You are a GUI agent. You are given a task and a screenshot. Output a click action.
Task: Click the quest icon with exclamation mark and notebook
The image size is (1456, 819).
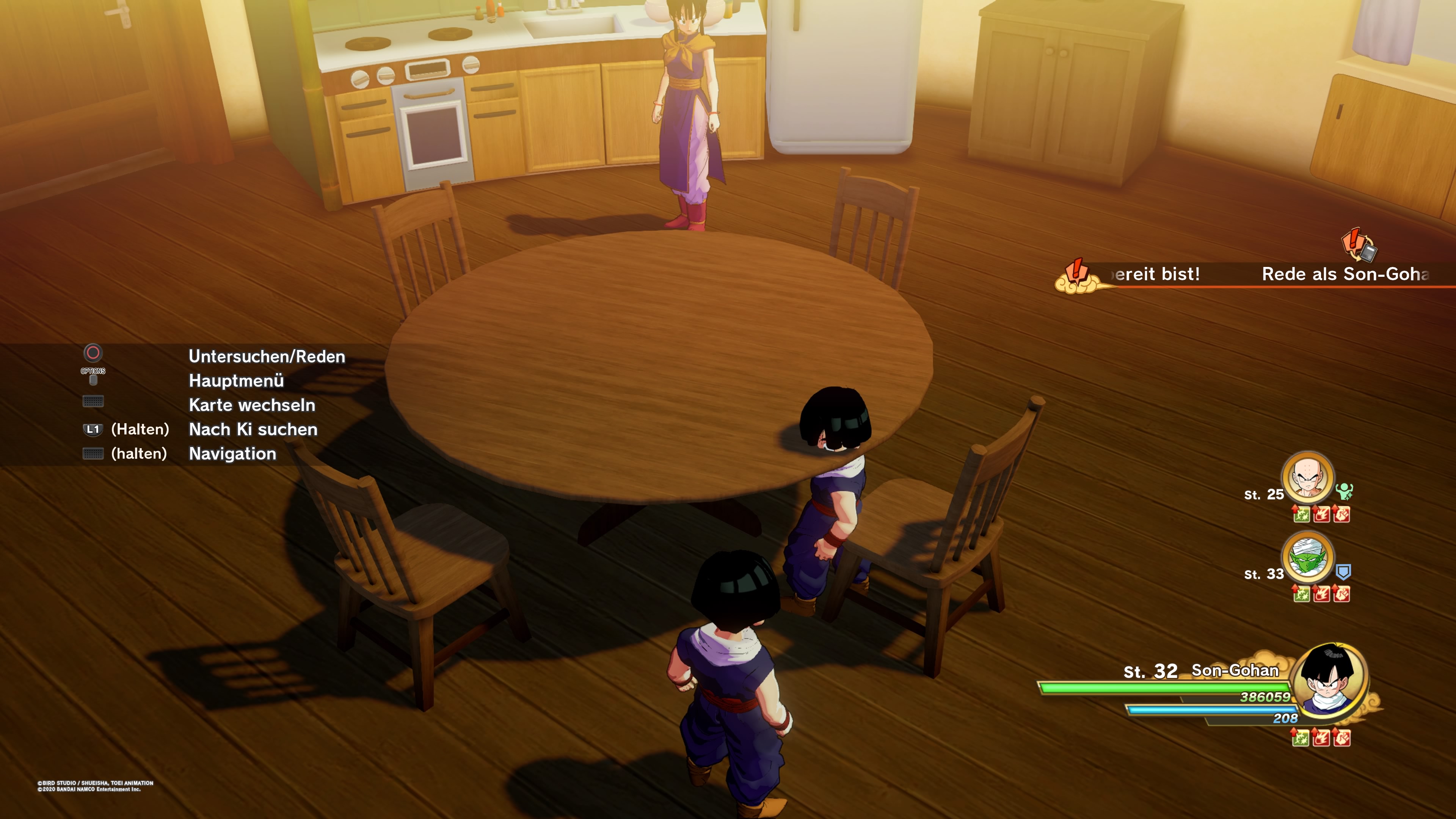point(1359,244)
